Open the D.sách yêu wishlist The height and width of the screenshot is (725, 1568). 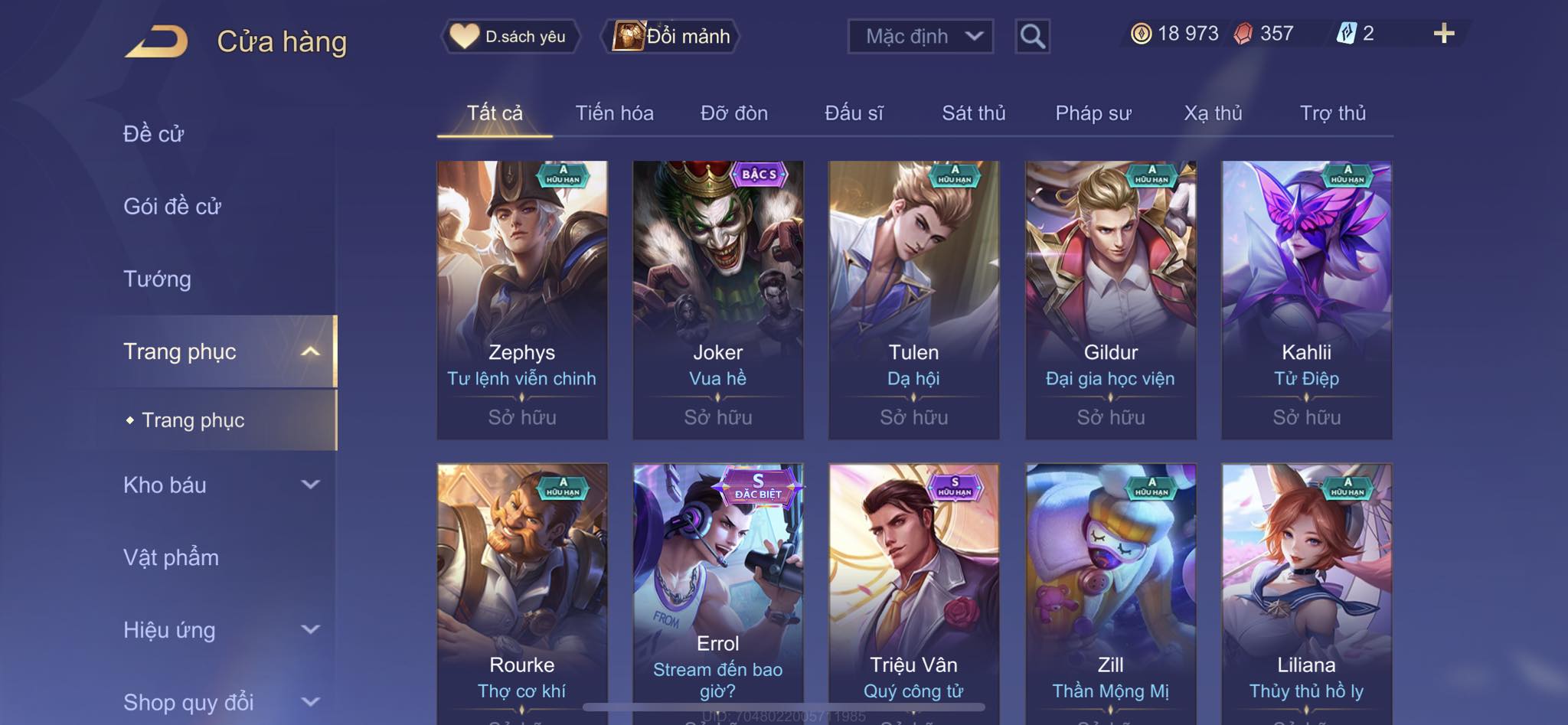click(x=510, y=36)
